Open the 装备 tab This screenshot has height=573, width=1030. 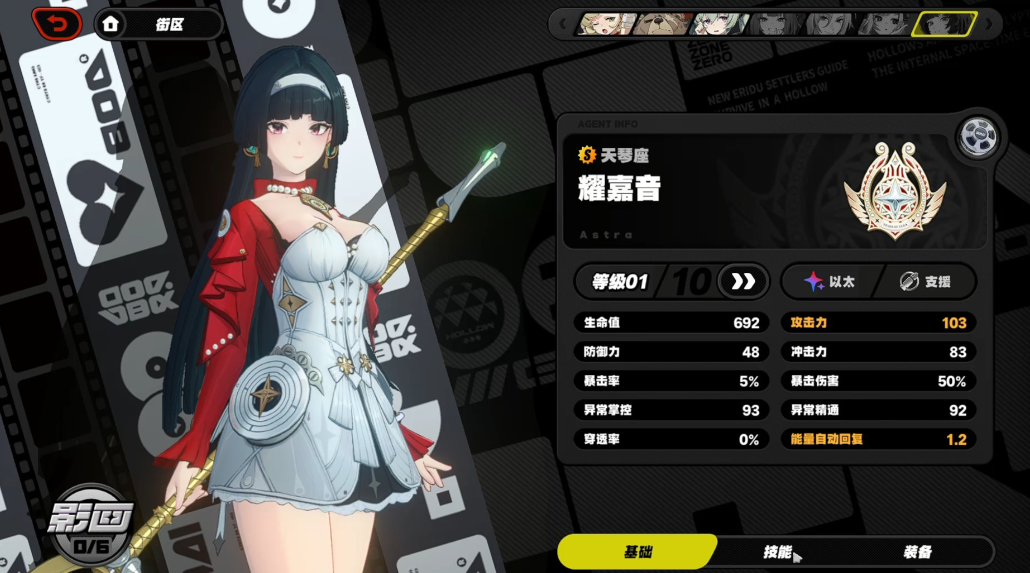tap(917, 552)
